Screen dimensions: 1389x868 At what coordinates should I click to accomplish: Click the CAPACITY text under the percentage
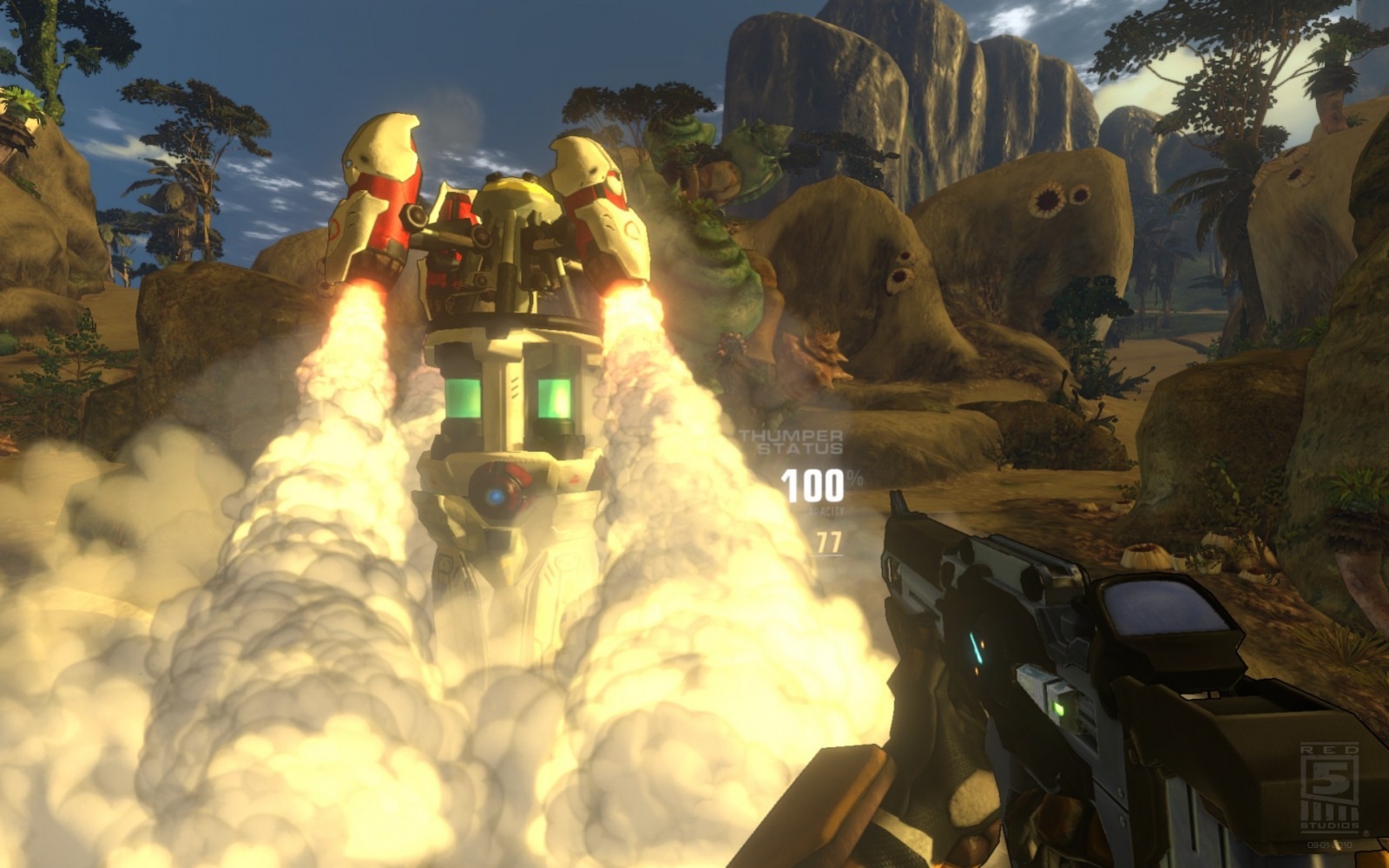pos(825,510)
